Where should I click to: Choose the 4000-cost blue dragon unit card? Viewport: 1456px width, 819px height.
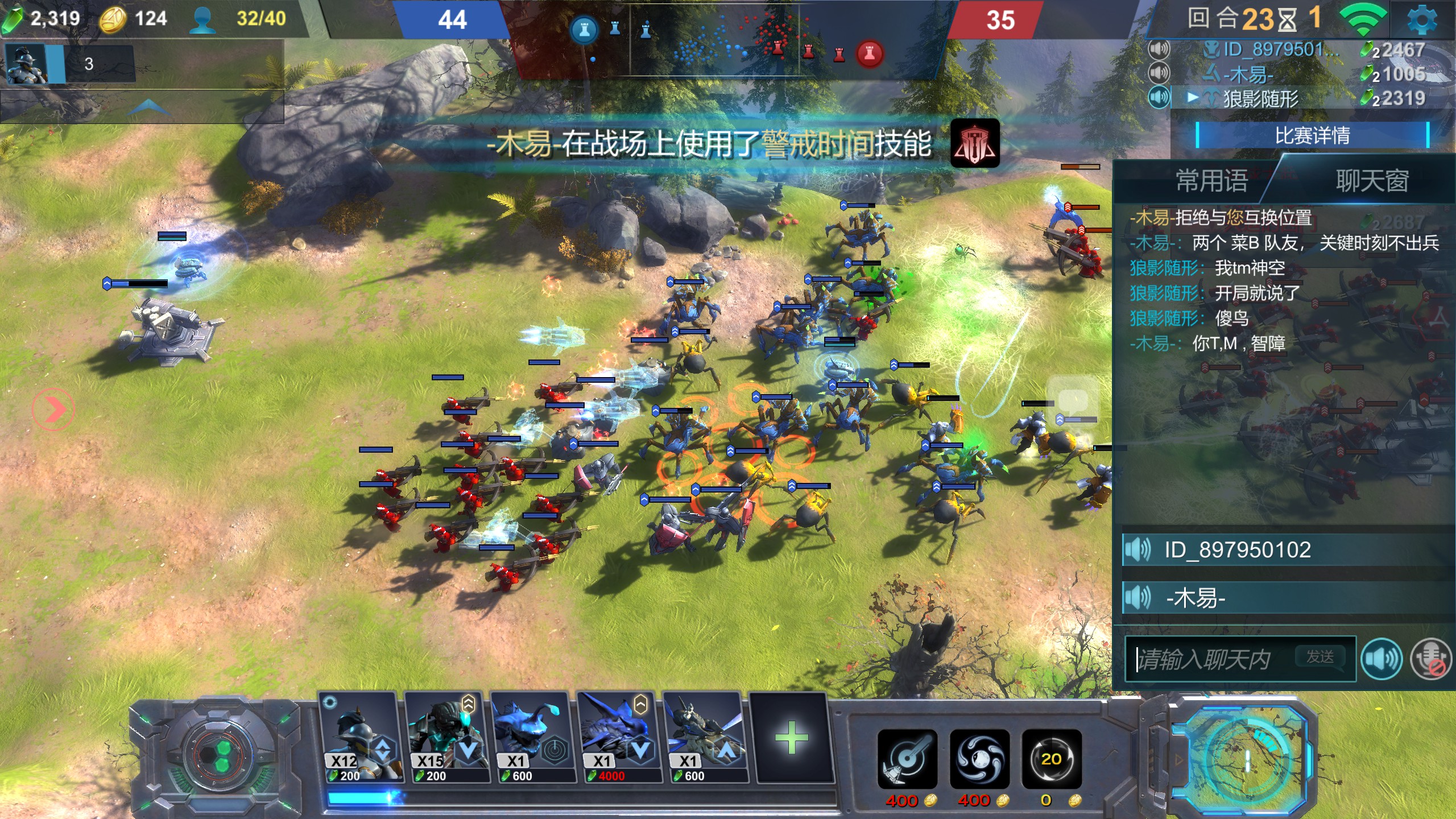pyautogui.click(x=618, y=738)
